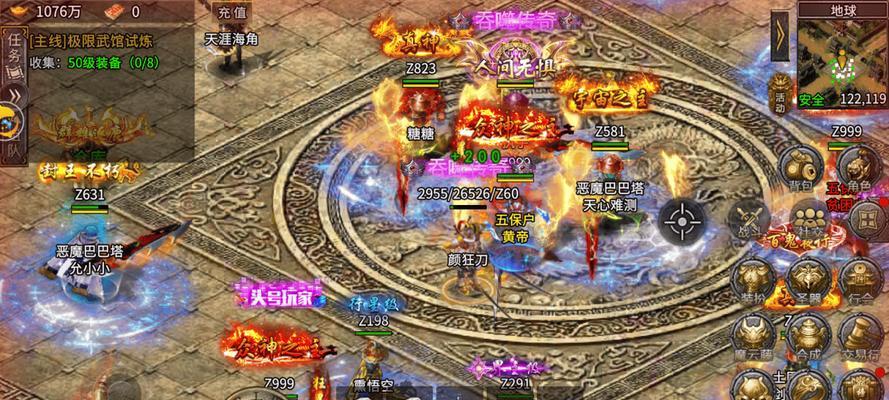Open the 行会 guild menu
The image size is (889, 400).
[857, 280]
